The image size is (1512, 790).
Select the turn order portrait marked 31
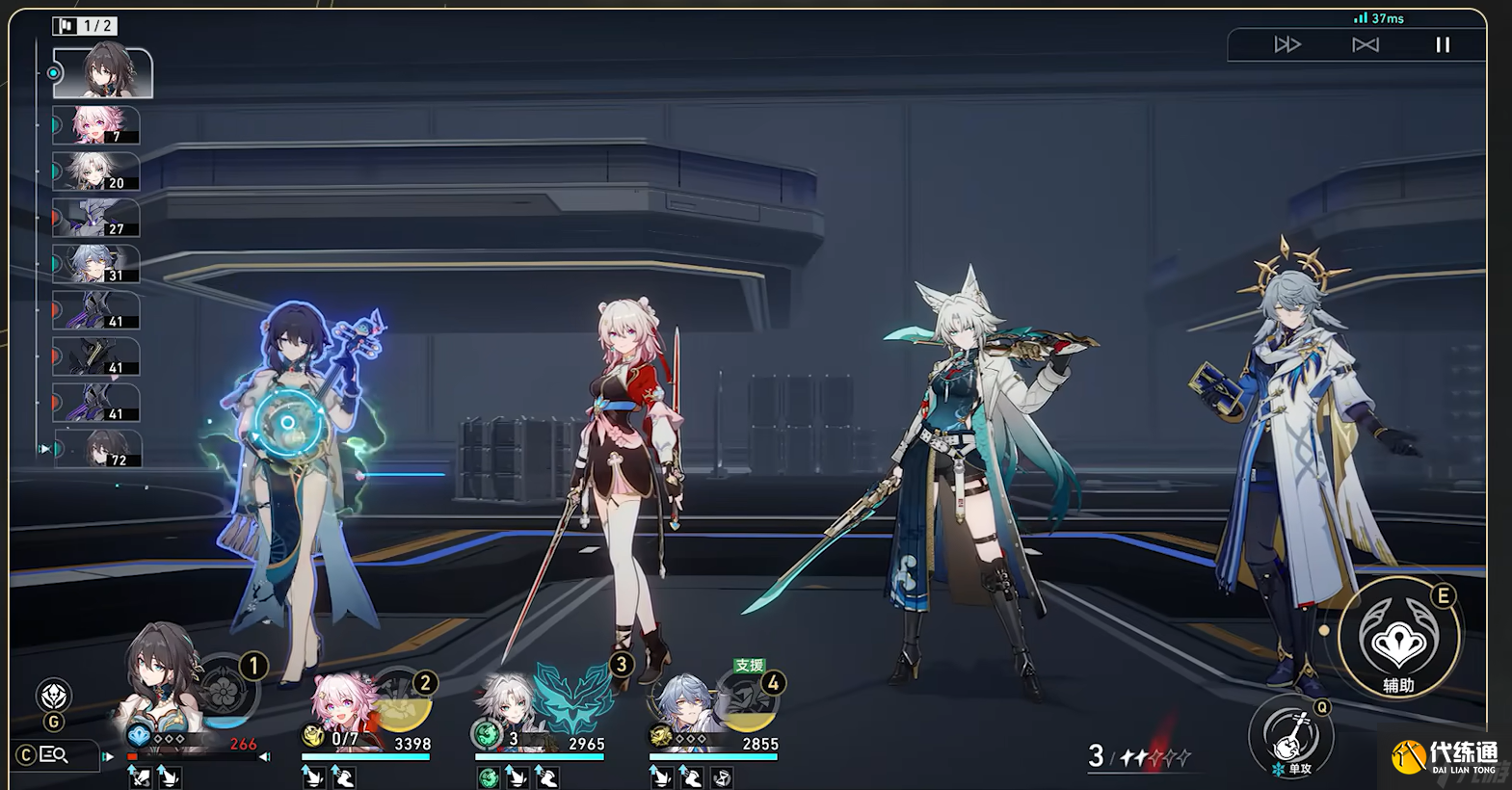(96, 264)
